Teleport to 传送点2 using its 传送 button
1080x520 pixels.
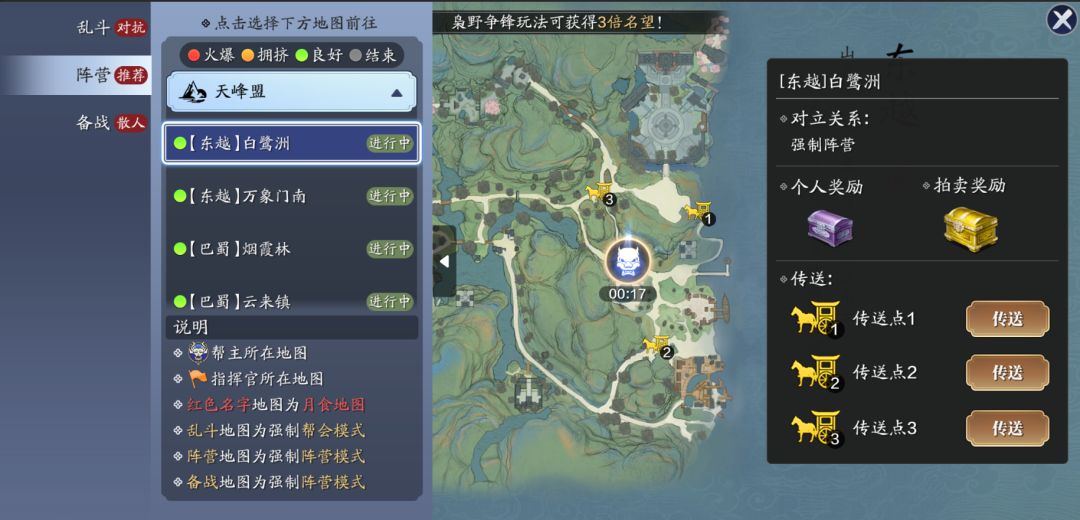pos(1006,373)
